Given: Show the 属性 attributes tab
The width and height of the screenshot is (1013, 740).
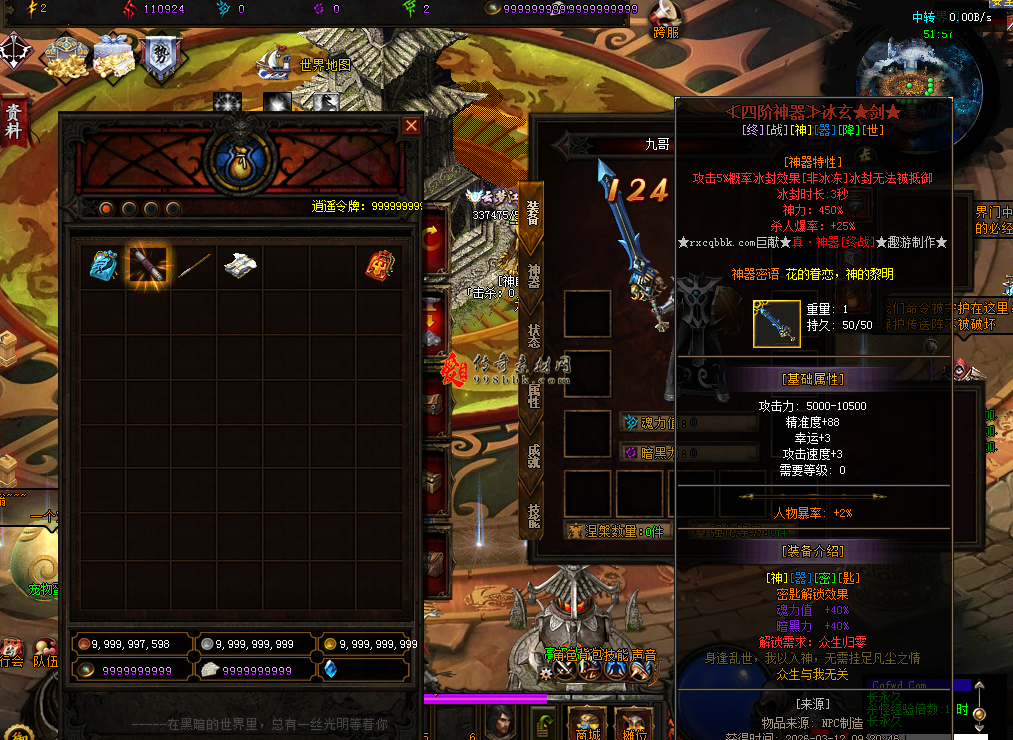Looking at the screenshot, I should tap(533, 396).
